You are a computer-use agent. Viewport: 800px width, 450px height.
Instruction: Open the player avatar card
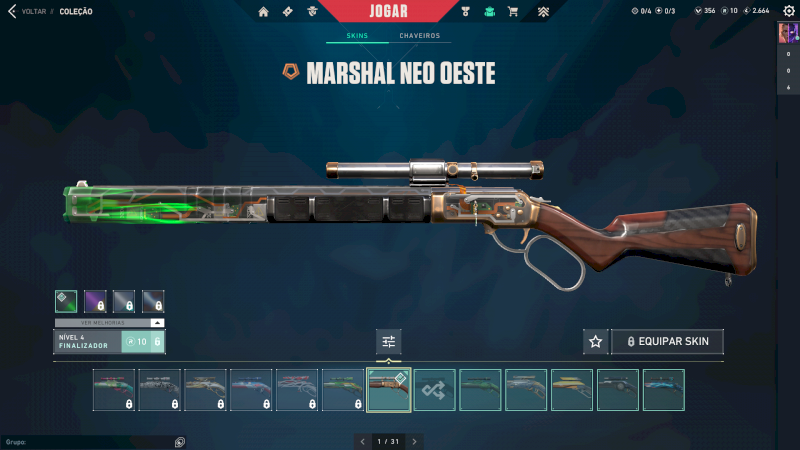click(x=786, y=33)
